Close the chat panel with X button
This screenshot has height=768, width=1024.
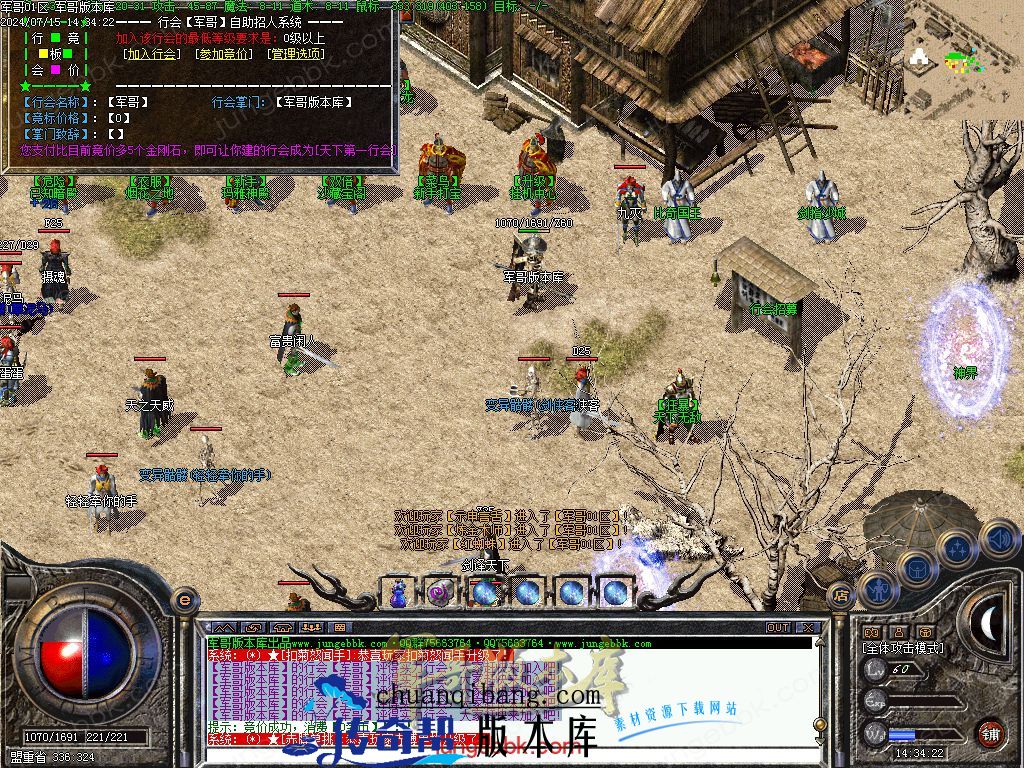pos(808,627)
